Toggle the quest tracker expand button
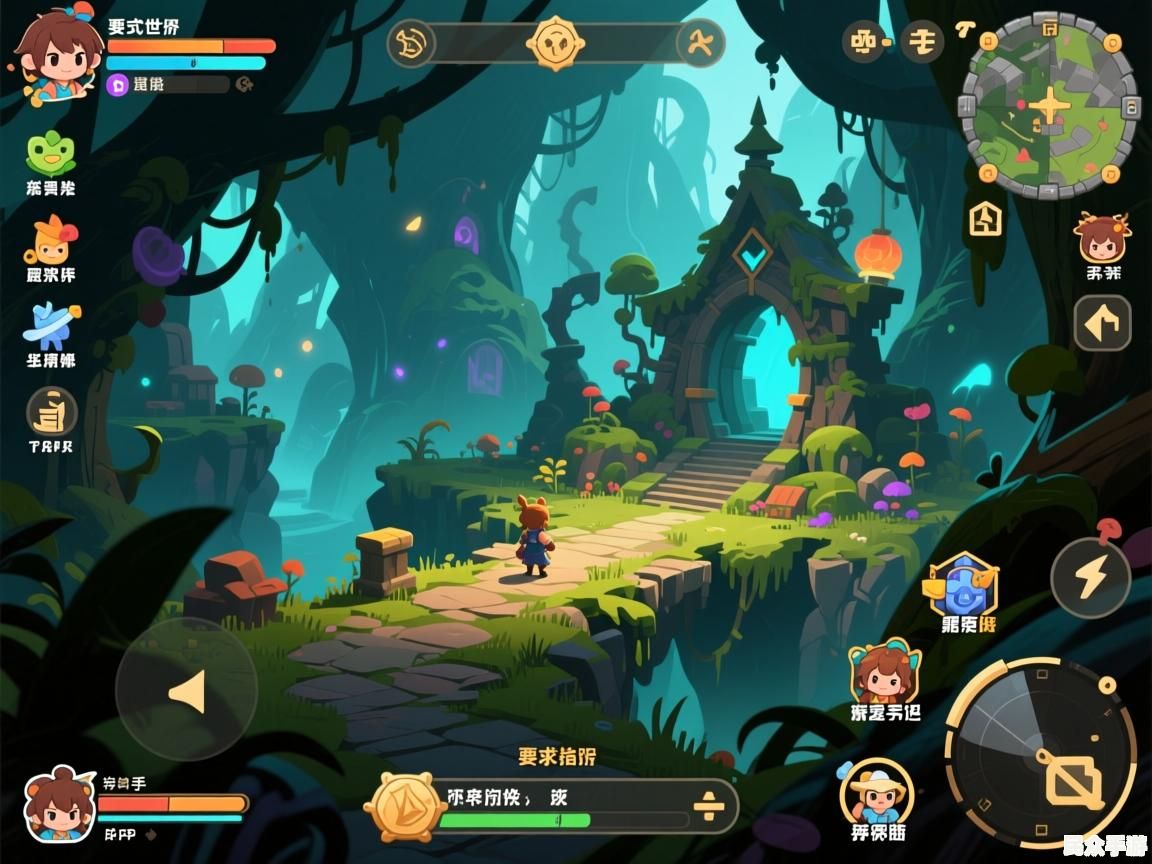This screenshot has width=1152, height=864. pos(708,805)
